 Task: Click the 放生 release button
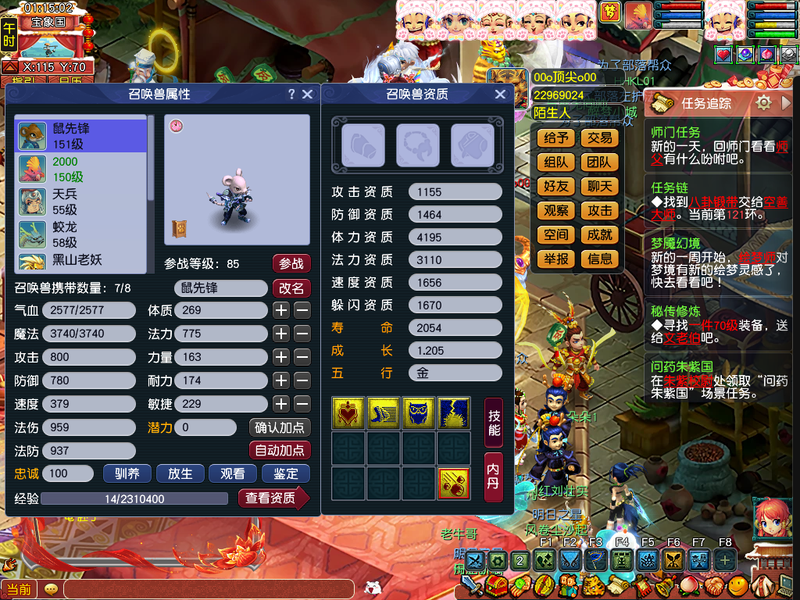coord(180,474)
